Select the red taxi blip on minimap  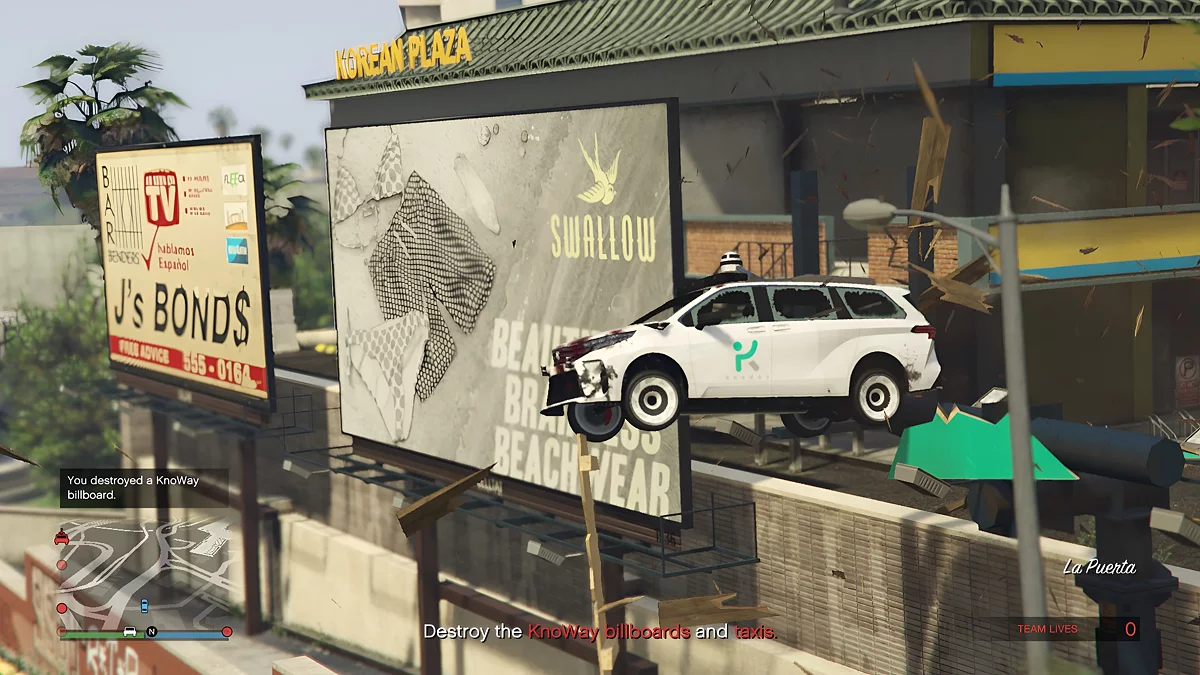[62, 536]
